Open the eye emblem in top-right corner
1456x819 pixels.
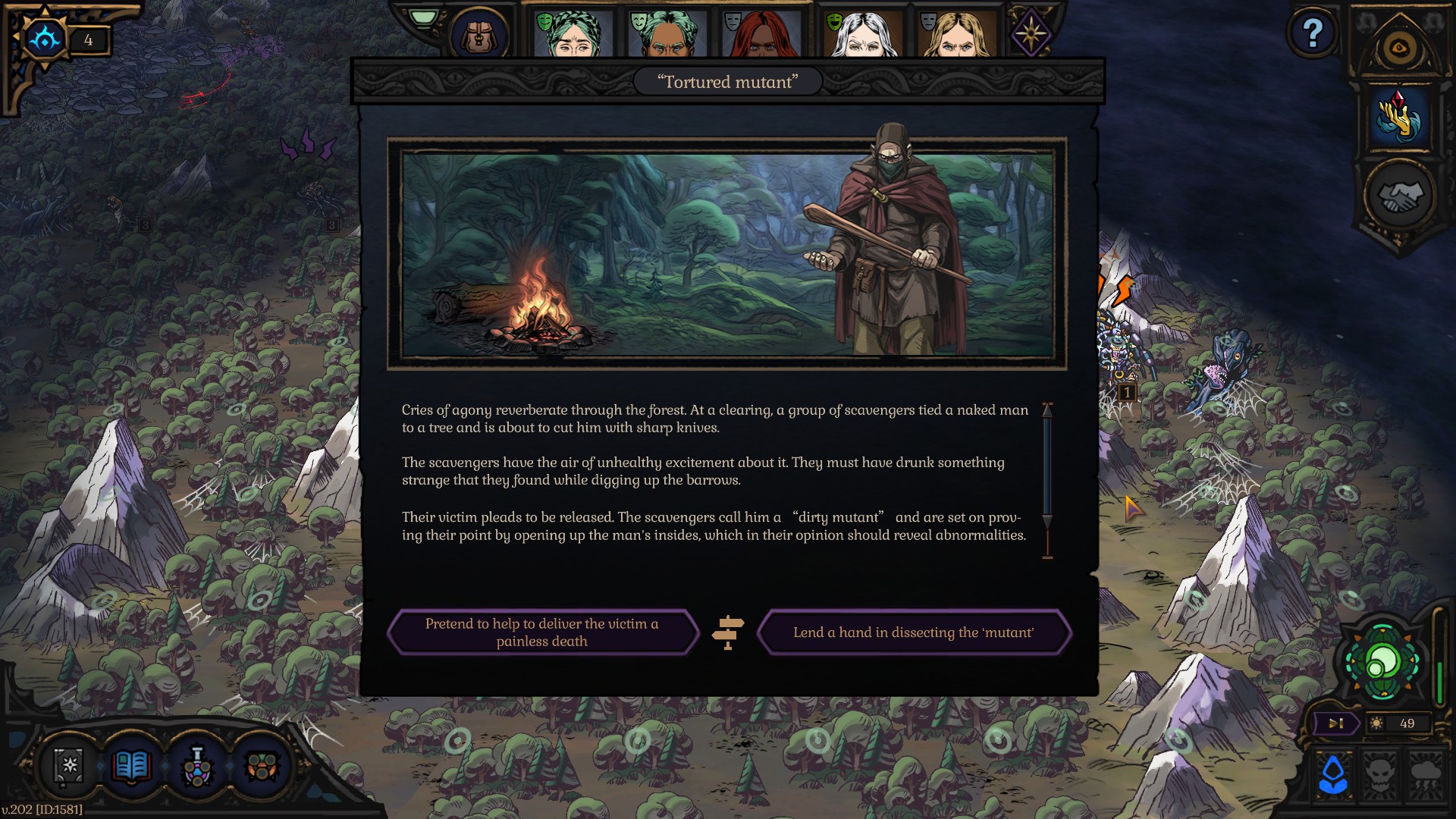pos(1399,49)
